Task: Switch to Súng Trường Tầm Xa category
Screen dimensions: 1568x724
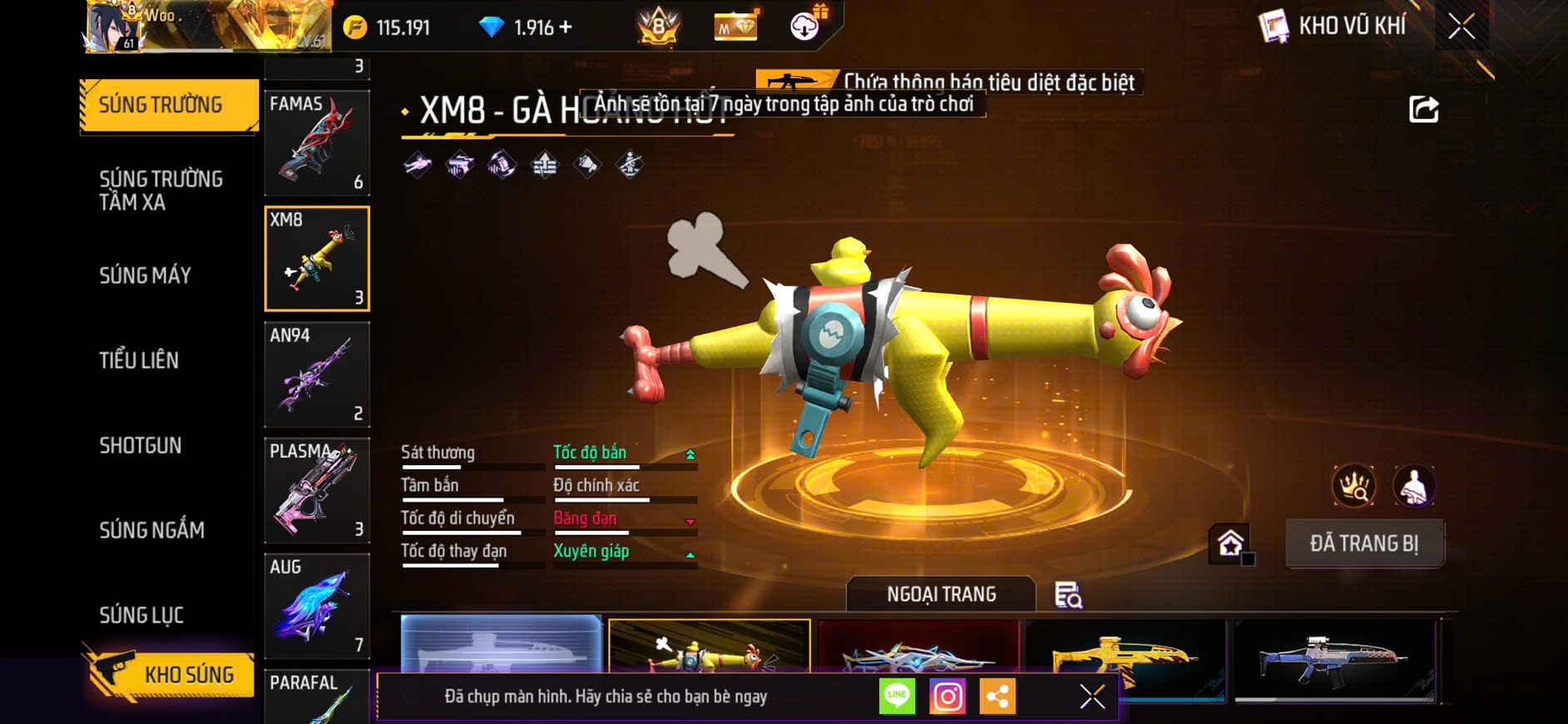Action: (x=161, y=191)
